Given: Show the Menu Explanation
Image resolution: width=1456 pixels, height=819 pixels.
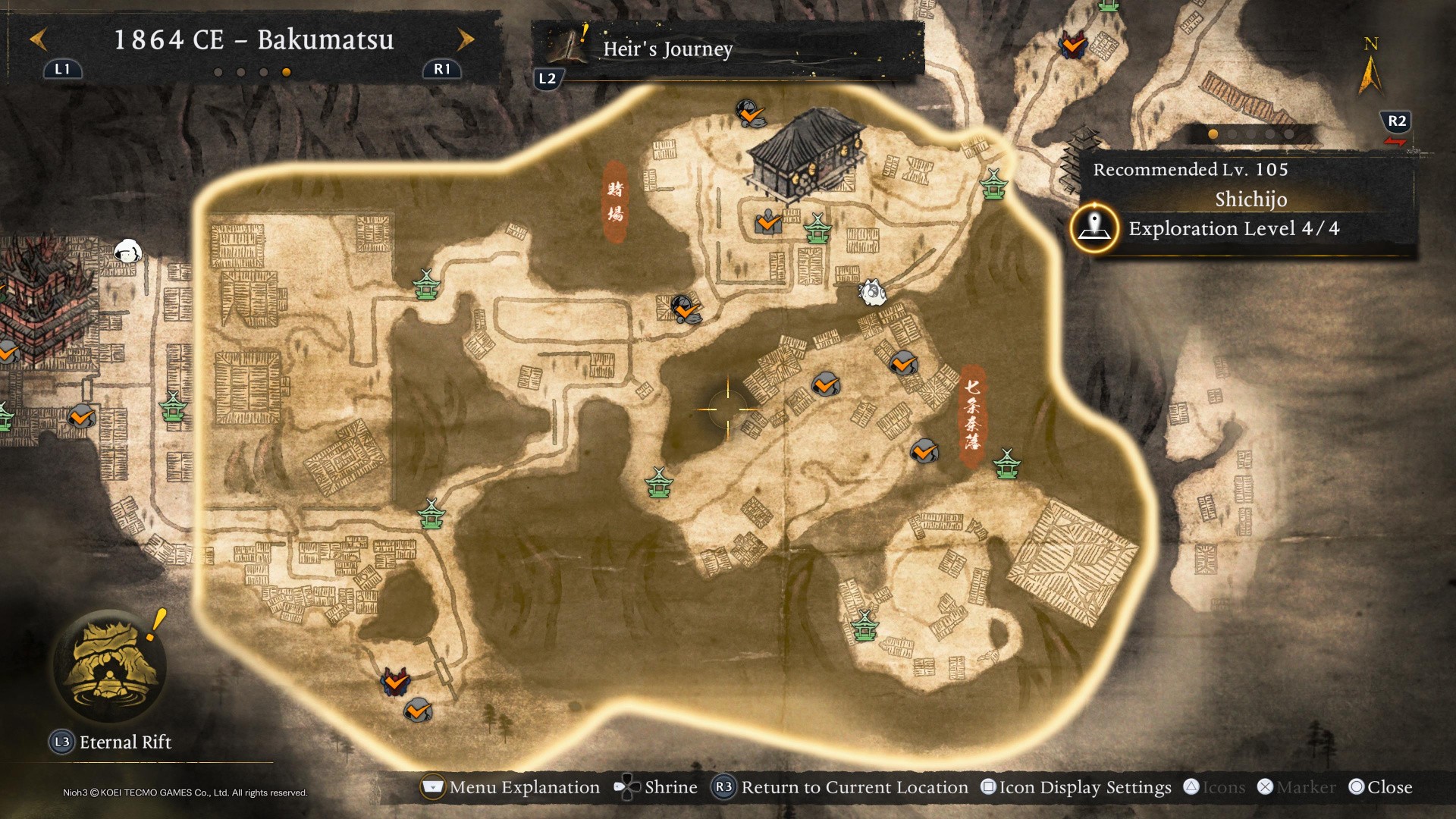Looking at the screenshot, I should (x=510, y=787).
